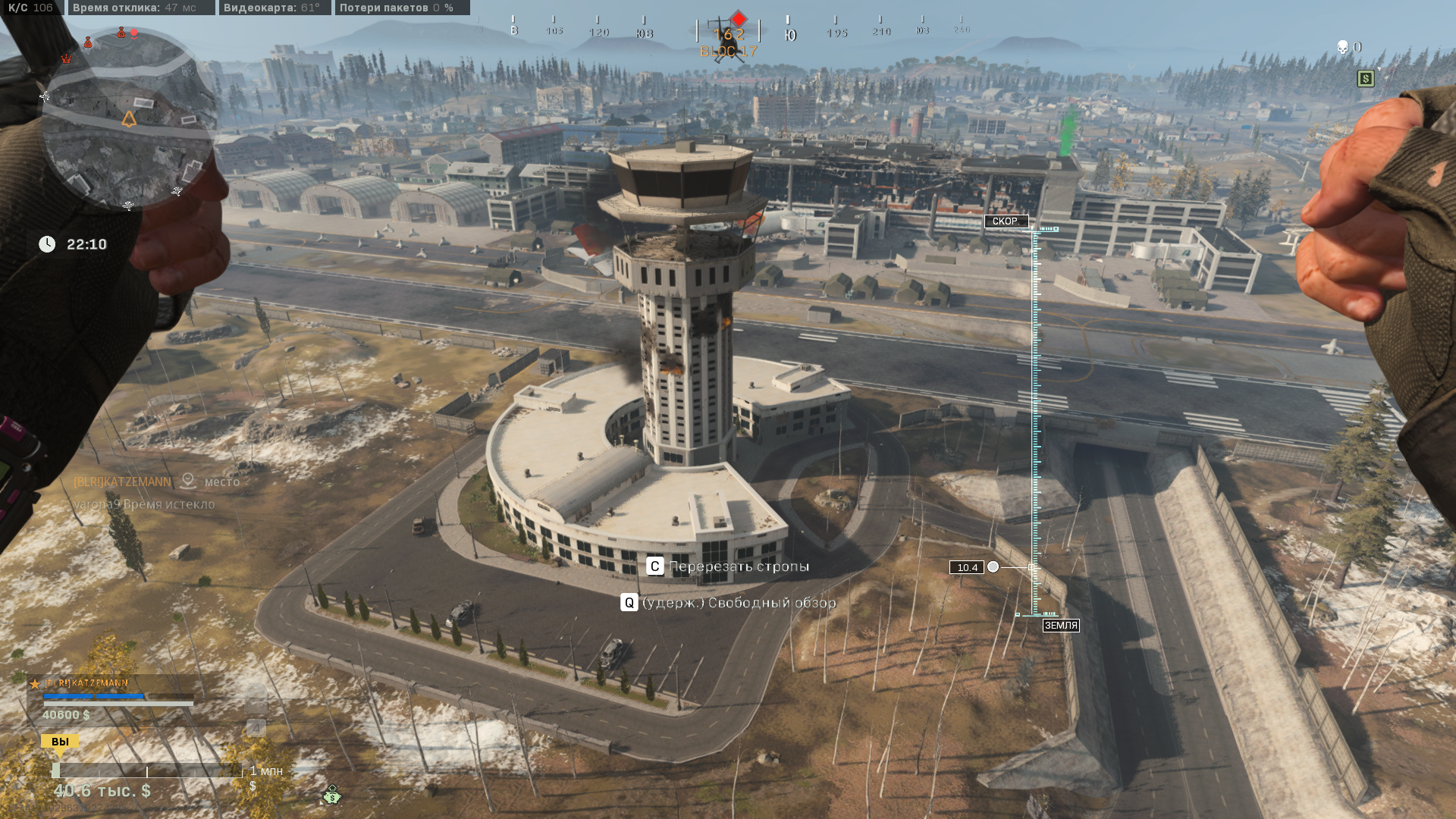The height and width of the screenshot is (819, 1456).
Task: Click the red crown marker on minimap
Action: [x=67, y=58]
